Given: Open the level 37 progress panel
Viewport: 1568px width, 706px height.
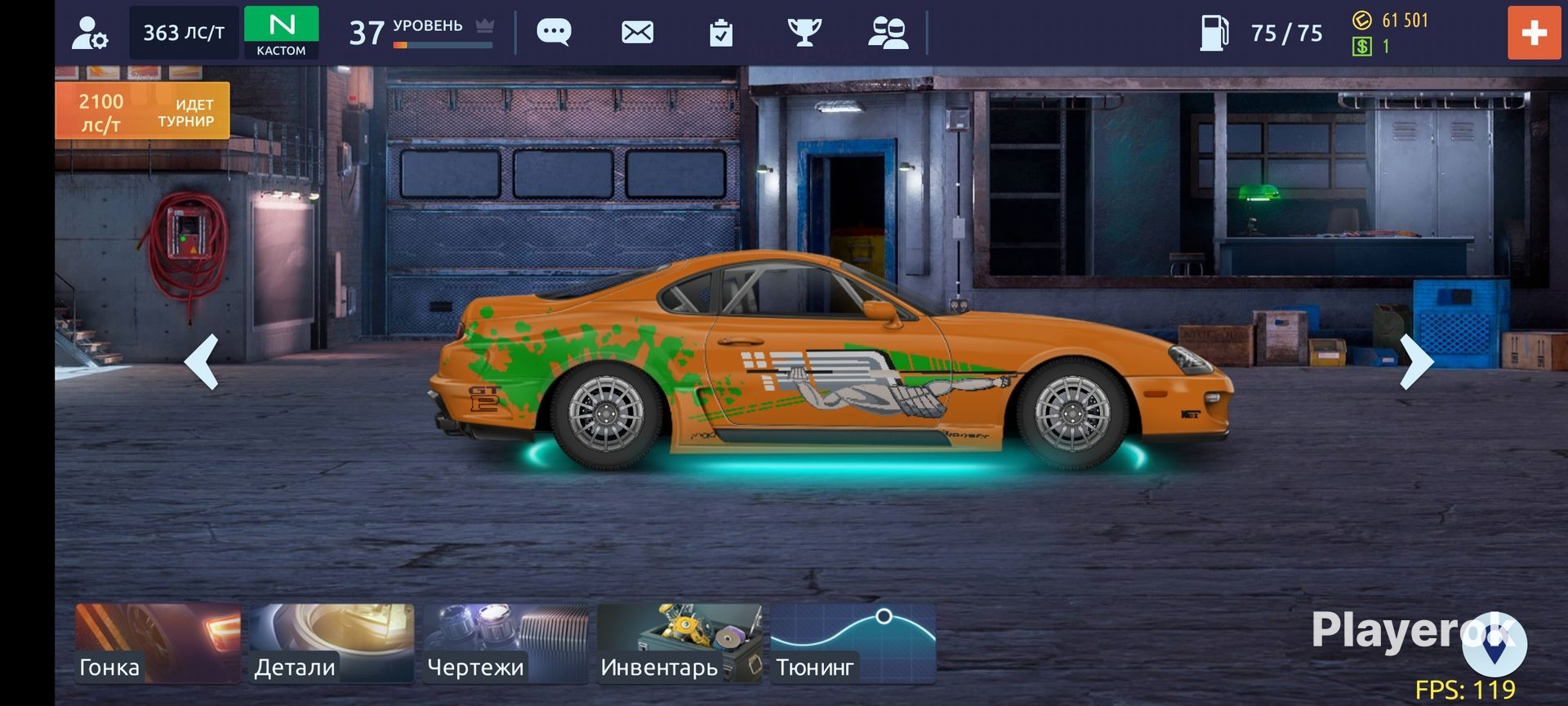Looking at the screenshot, I should [421, 33].
